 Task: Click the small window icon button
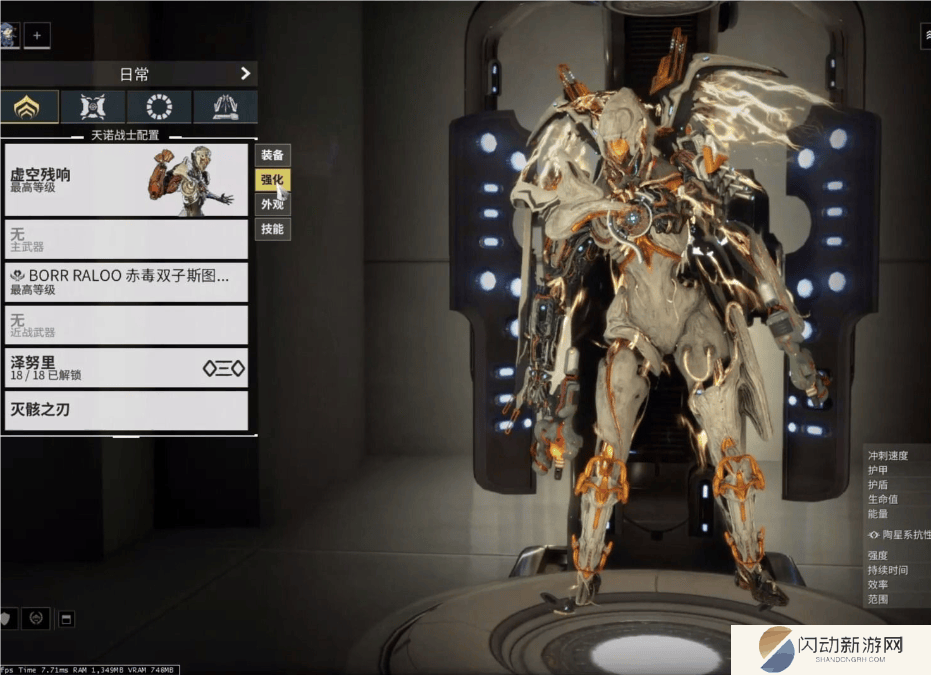tap(66, 619)
